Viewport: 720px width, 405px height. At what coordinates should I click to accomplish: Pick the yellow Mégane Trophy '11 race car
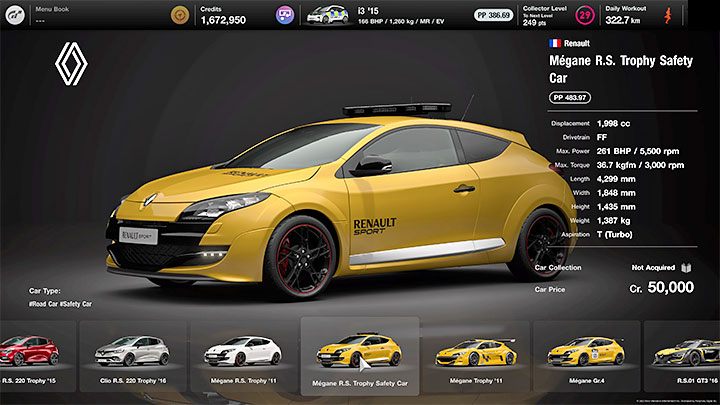click(476, 351)
